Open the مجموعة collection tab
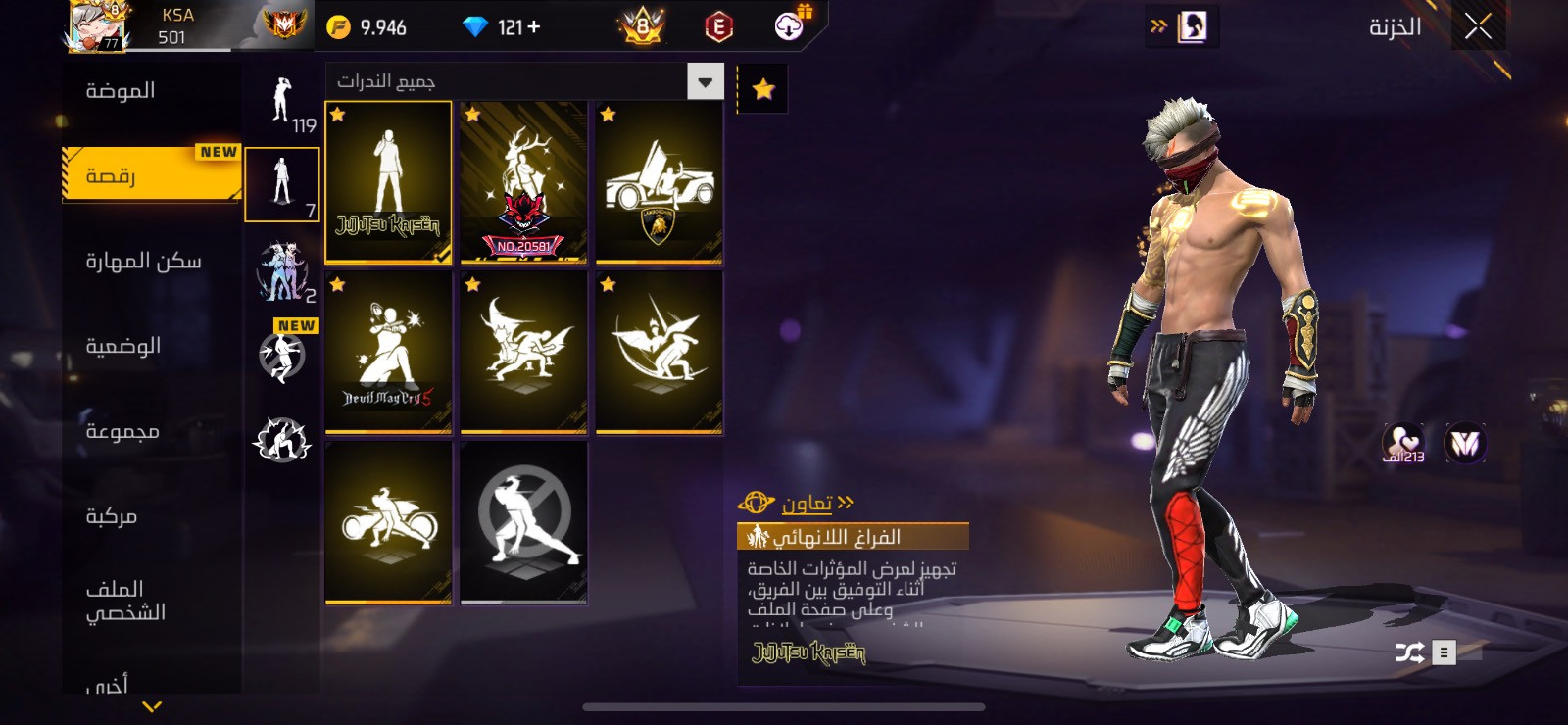The image size is (1568, 725). point(122,431)
